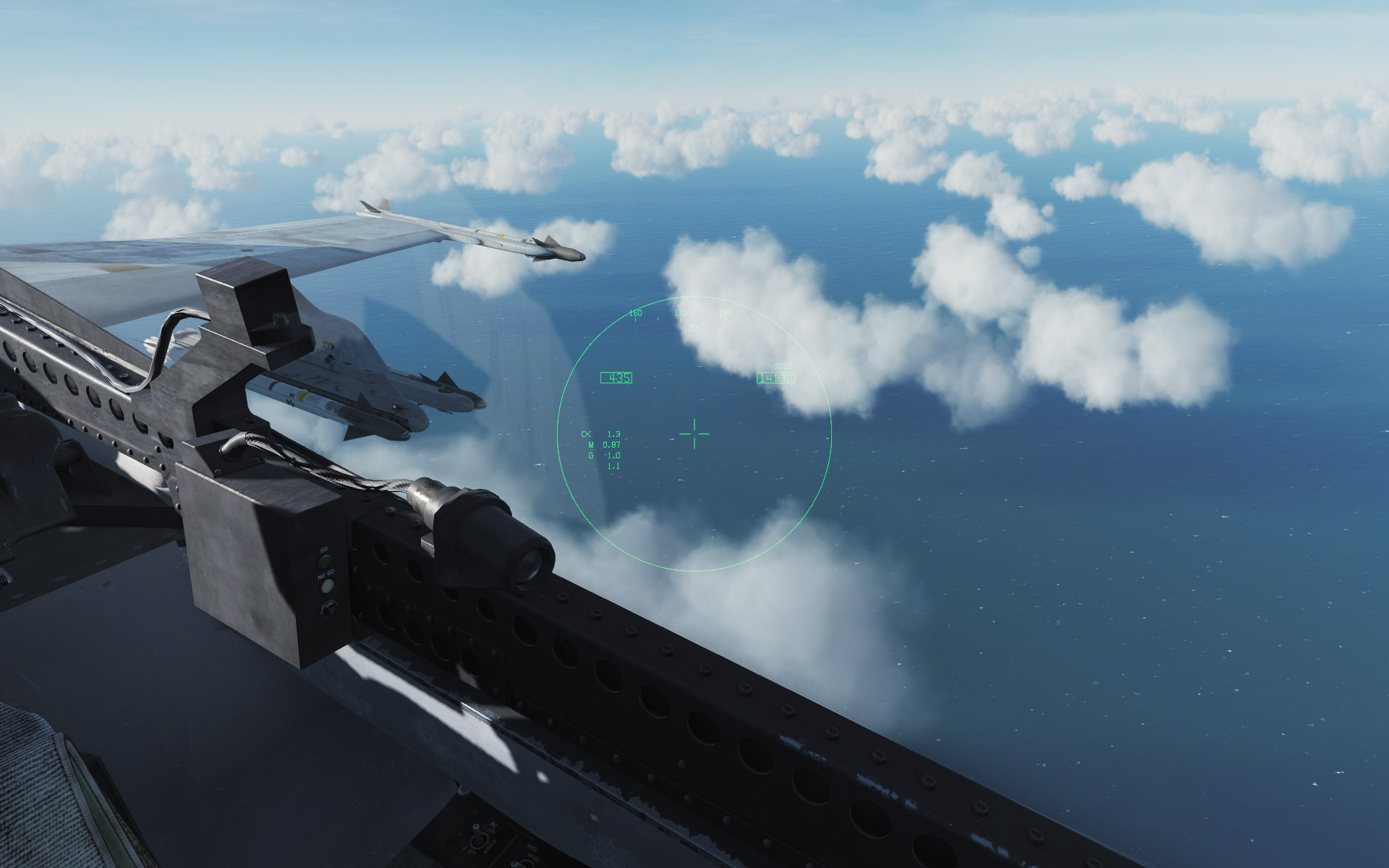
Task: Click the altitude box reading 14930
Action: point(776,378)
